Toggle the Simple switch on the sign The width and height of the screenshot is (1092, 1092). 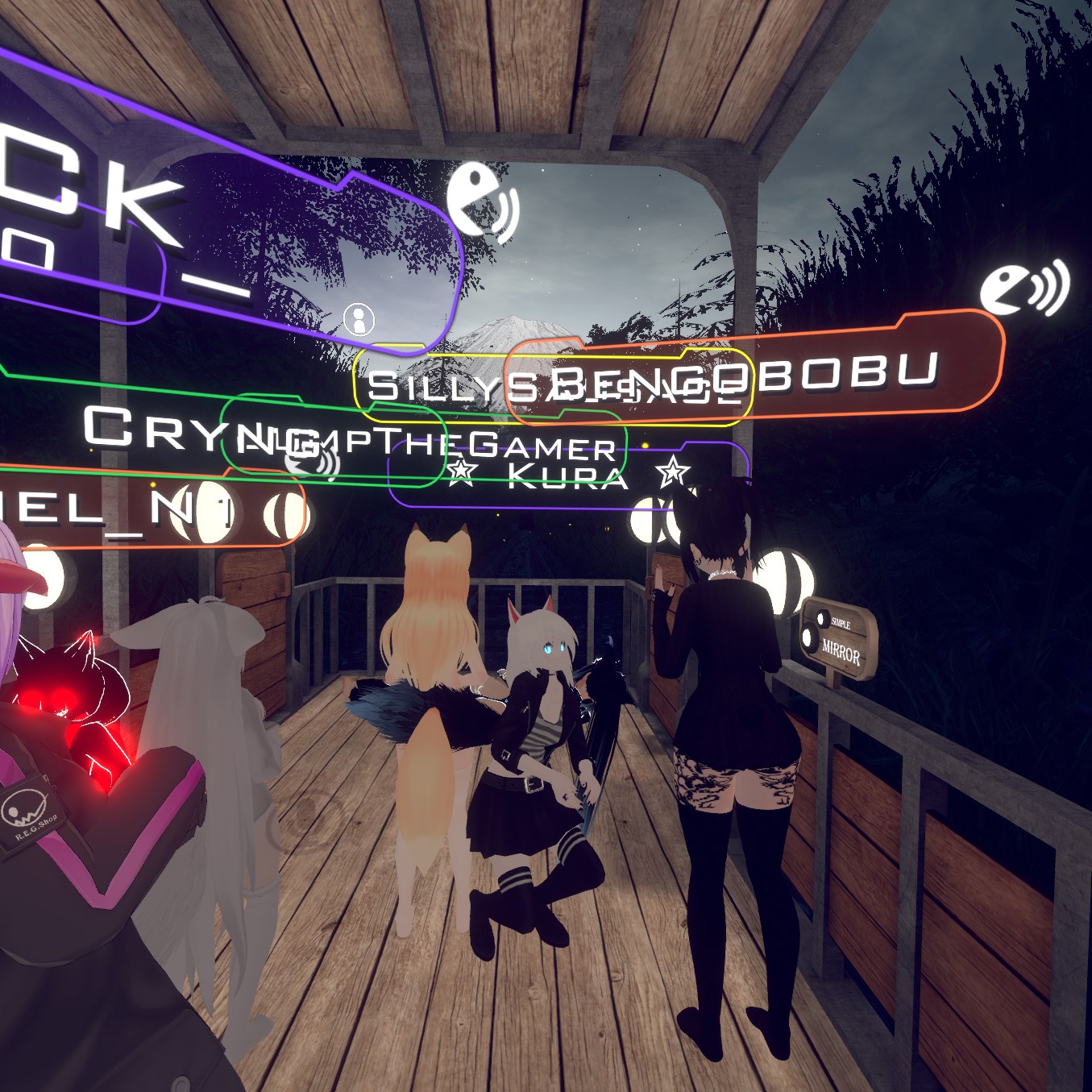tap(821, 618)
